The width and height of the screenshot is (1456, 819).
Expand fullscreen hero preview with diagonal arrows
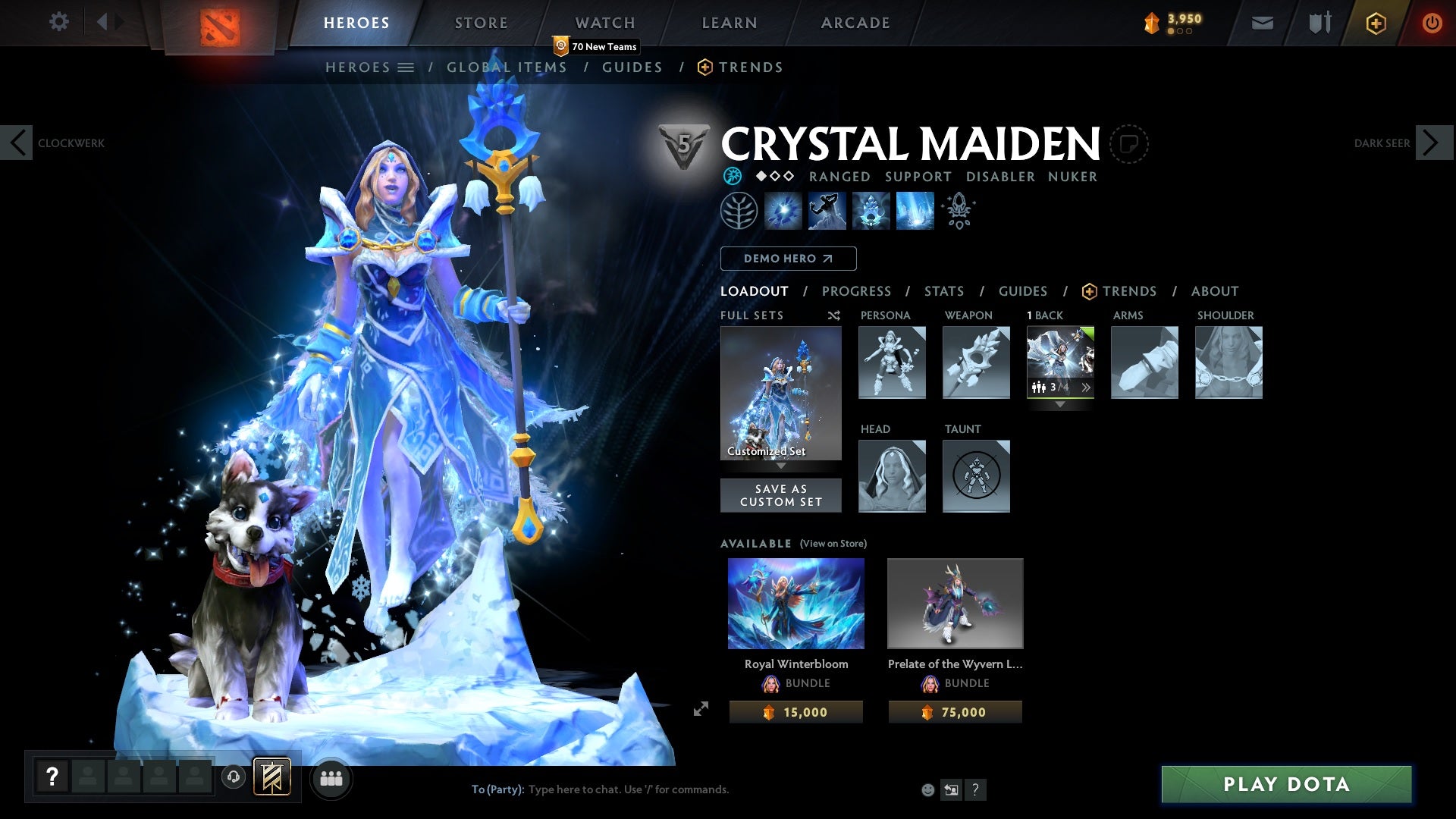(x=701, y=708)
